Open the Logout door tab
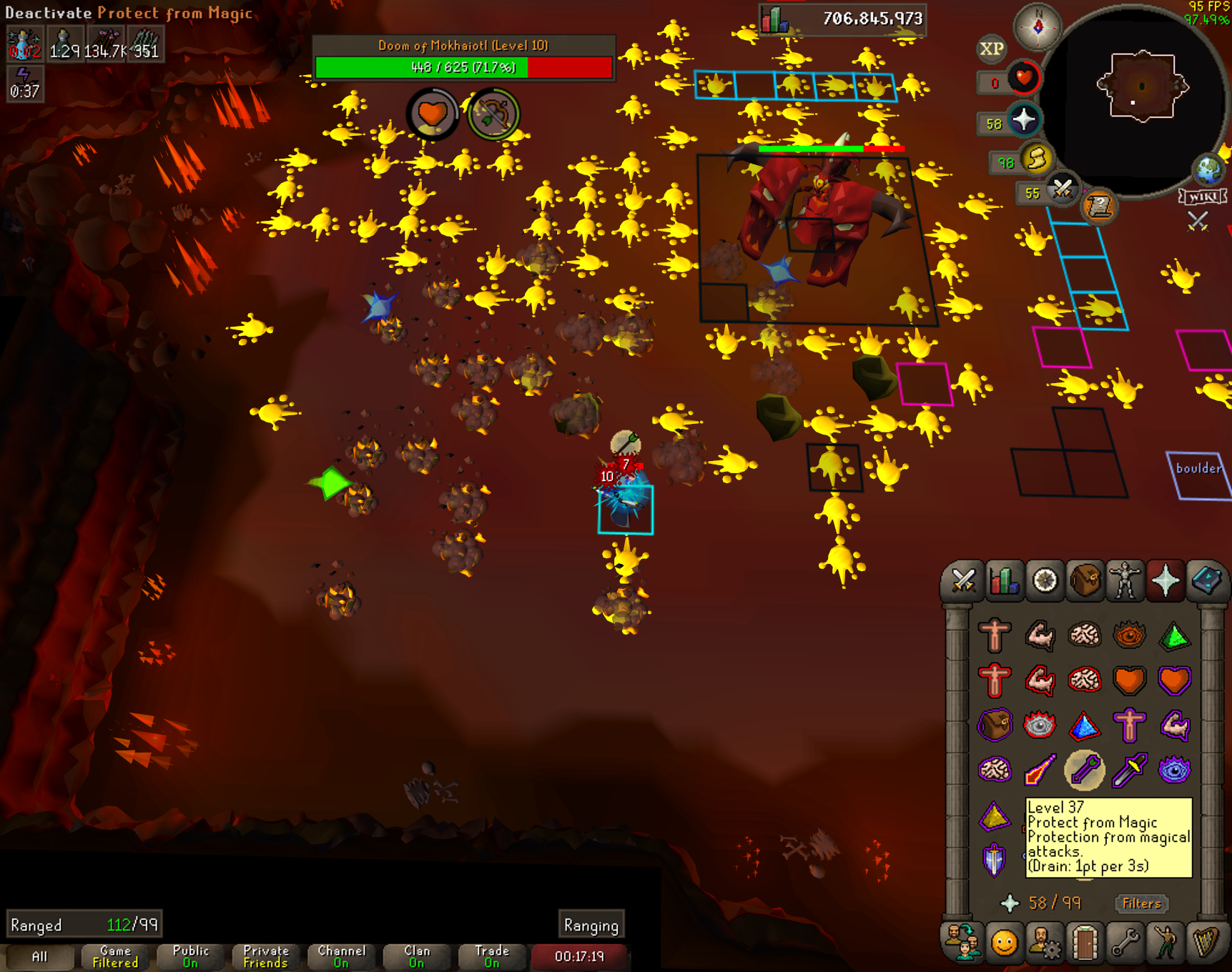The height and width of the screenshot is (972, 1232). [x=1084, y=943]
